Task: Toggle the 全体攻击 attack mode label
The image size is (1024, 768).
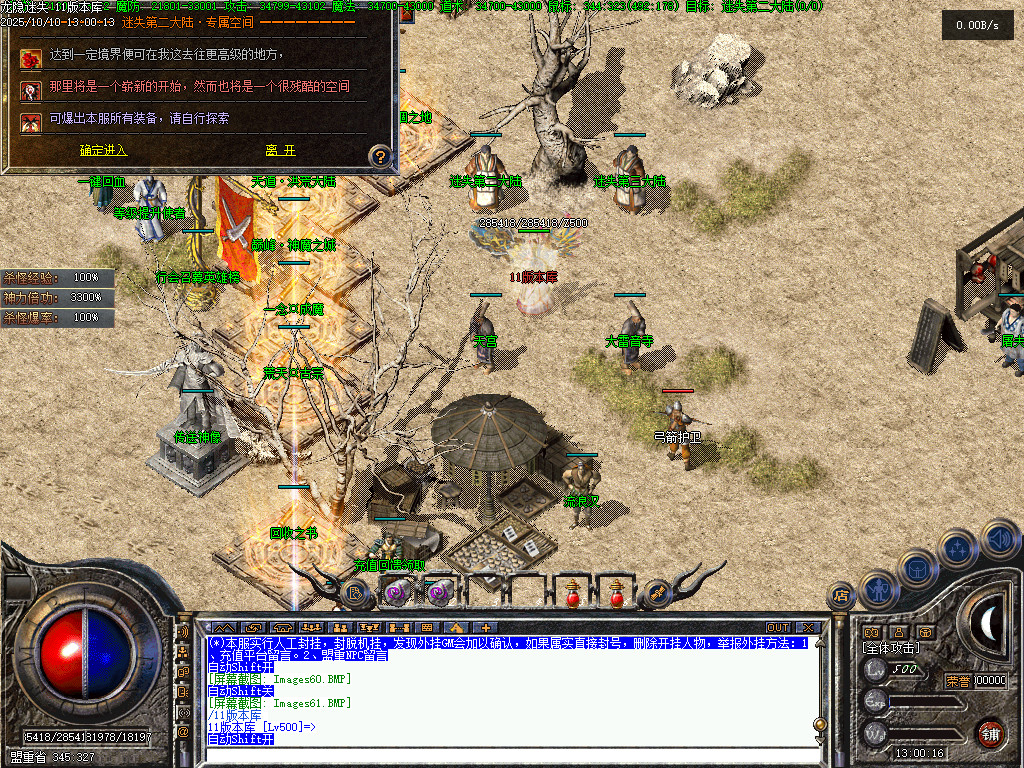Action: coord(891,648)
